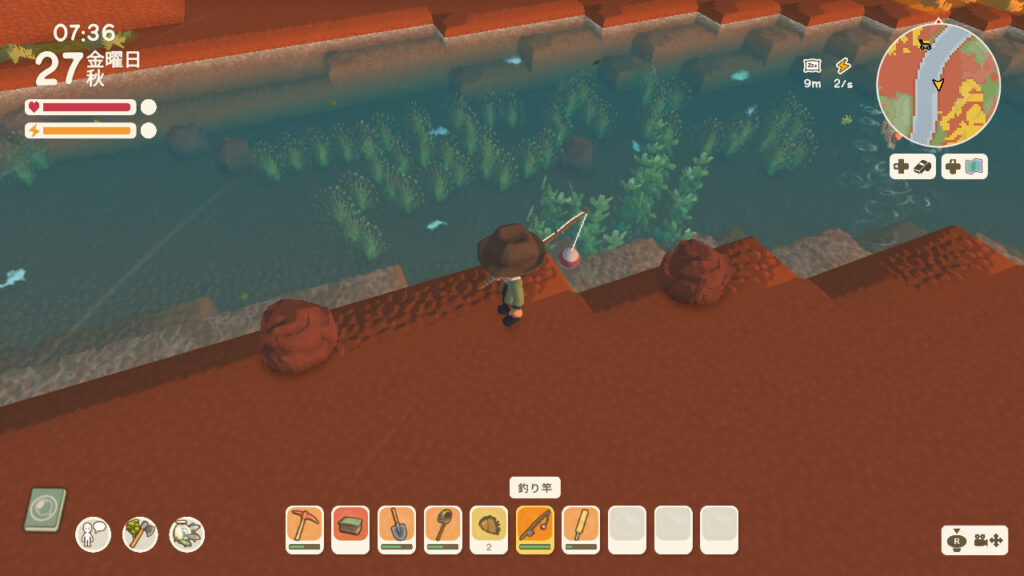The image size is (1024, 576).
Task: Equip the shovel from the hotbar
Action: (x=397, y=528)
